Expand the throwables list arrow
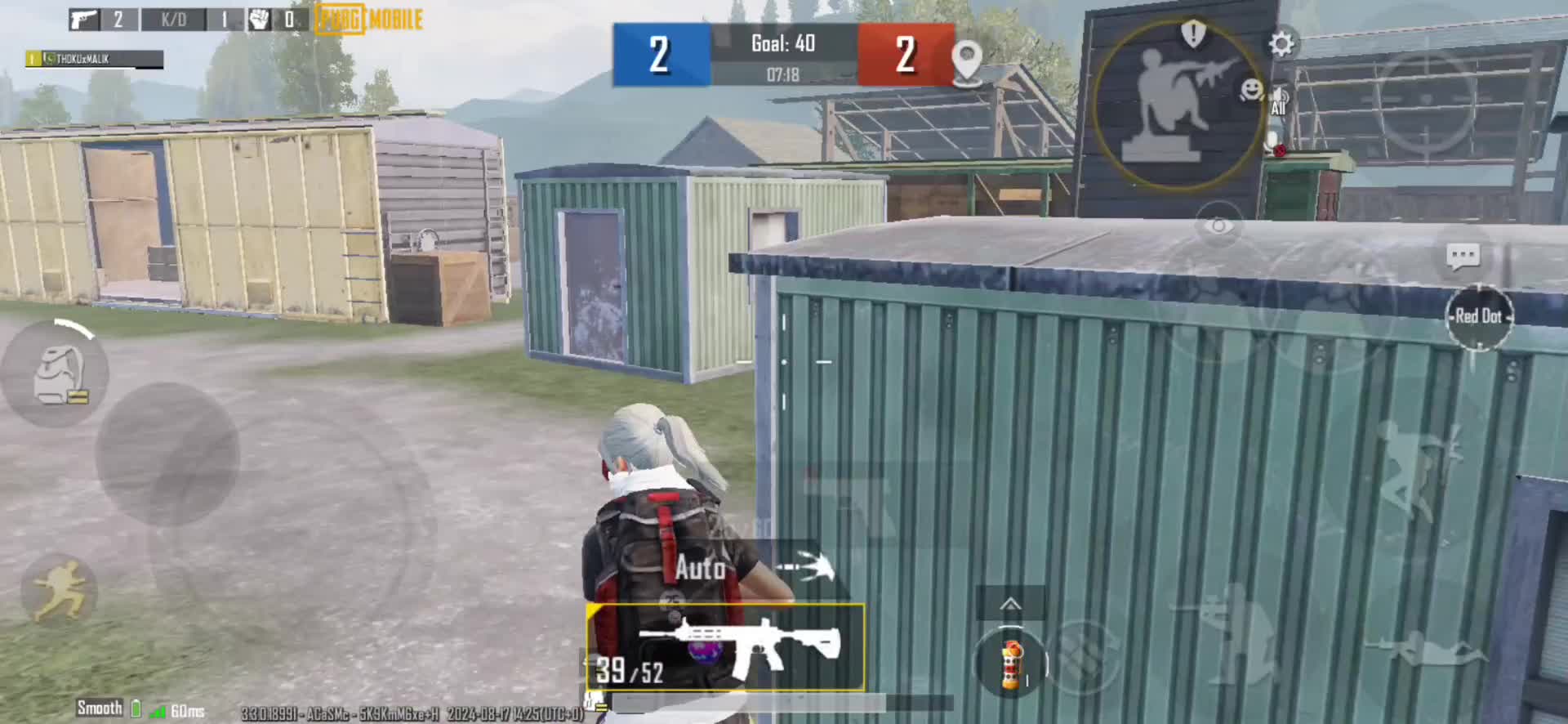Screen dimensions: 1568x724 [x=1010, y=605]
